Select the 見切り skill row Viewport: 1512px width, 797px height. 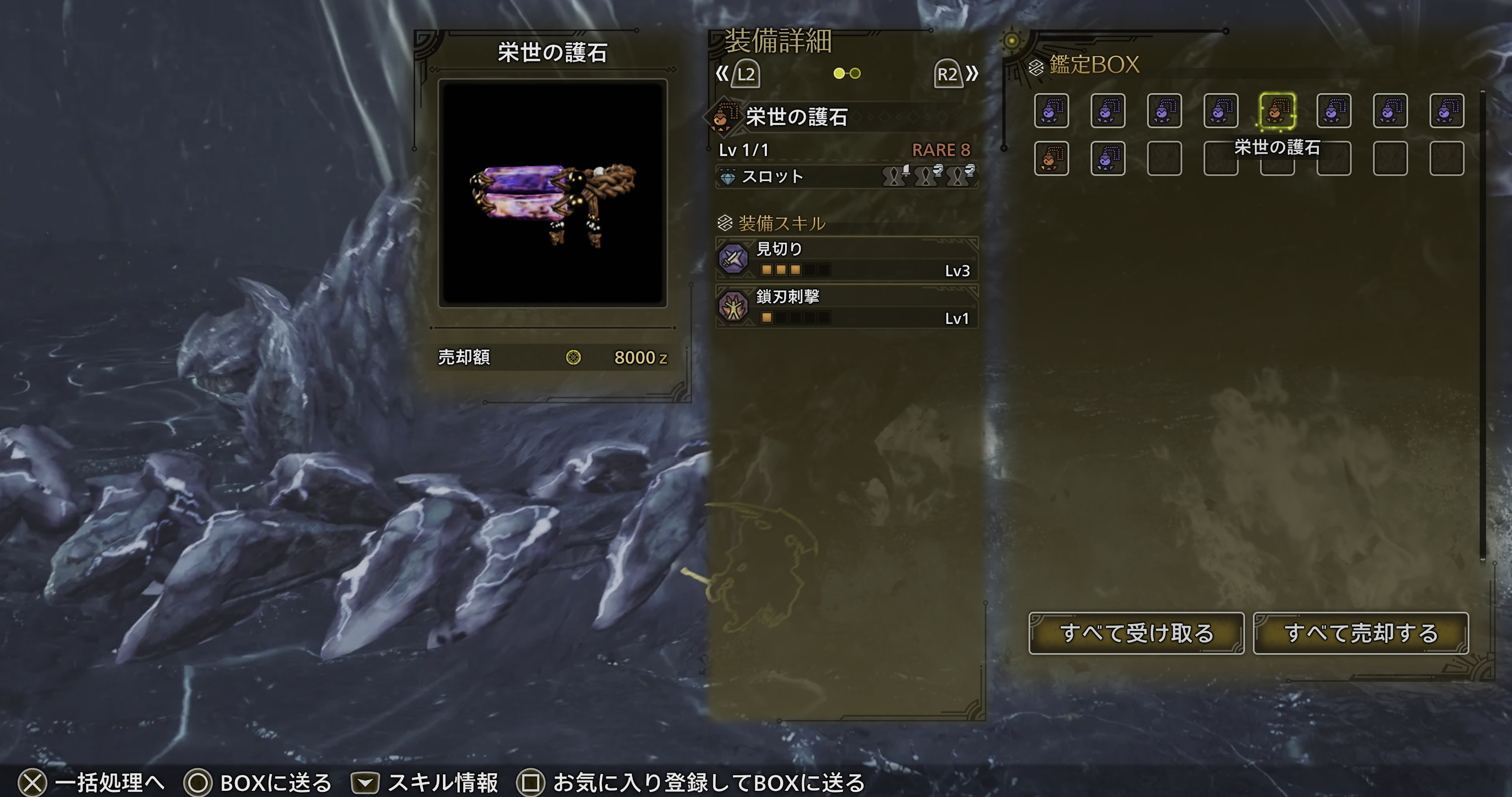coord(846,259)
